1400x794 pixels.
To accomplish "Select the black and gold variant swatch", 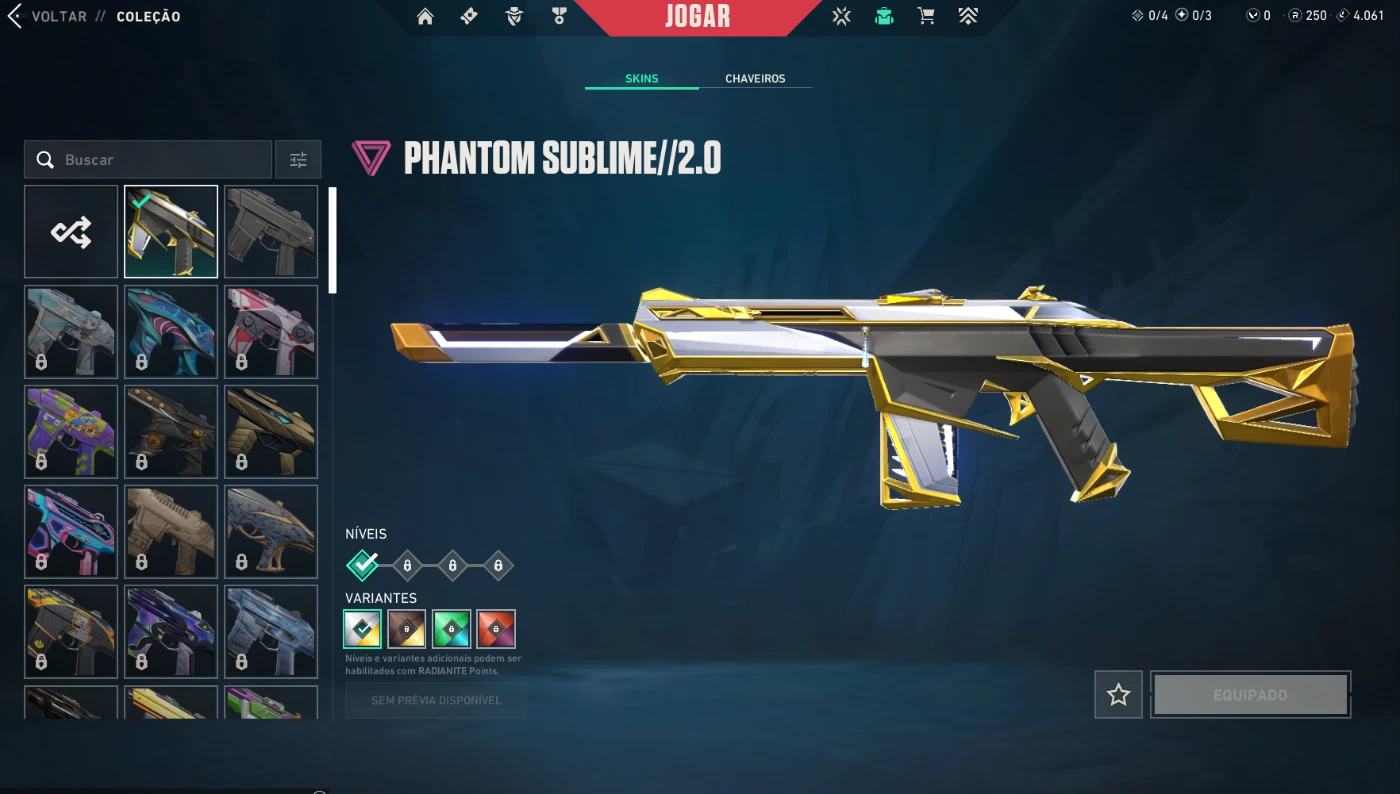I will 407,629.
